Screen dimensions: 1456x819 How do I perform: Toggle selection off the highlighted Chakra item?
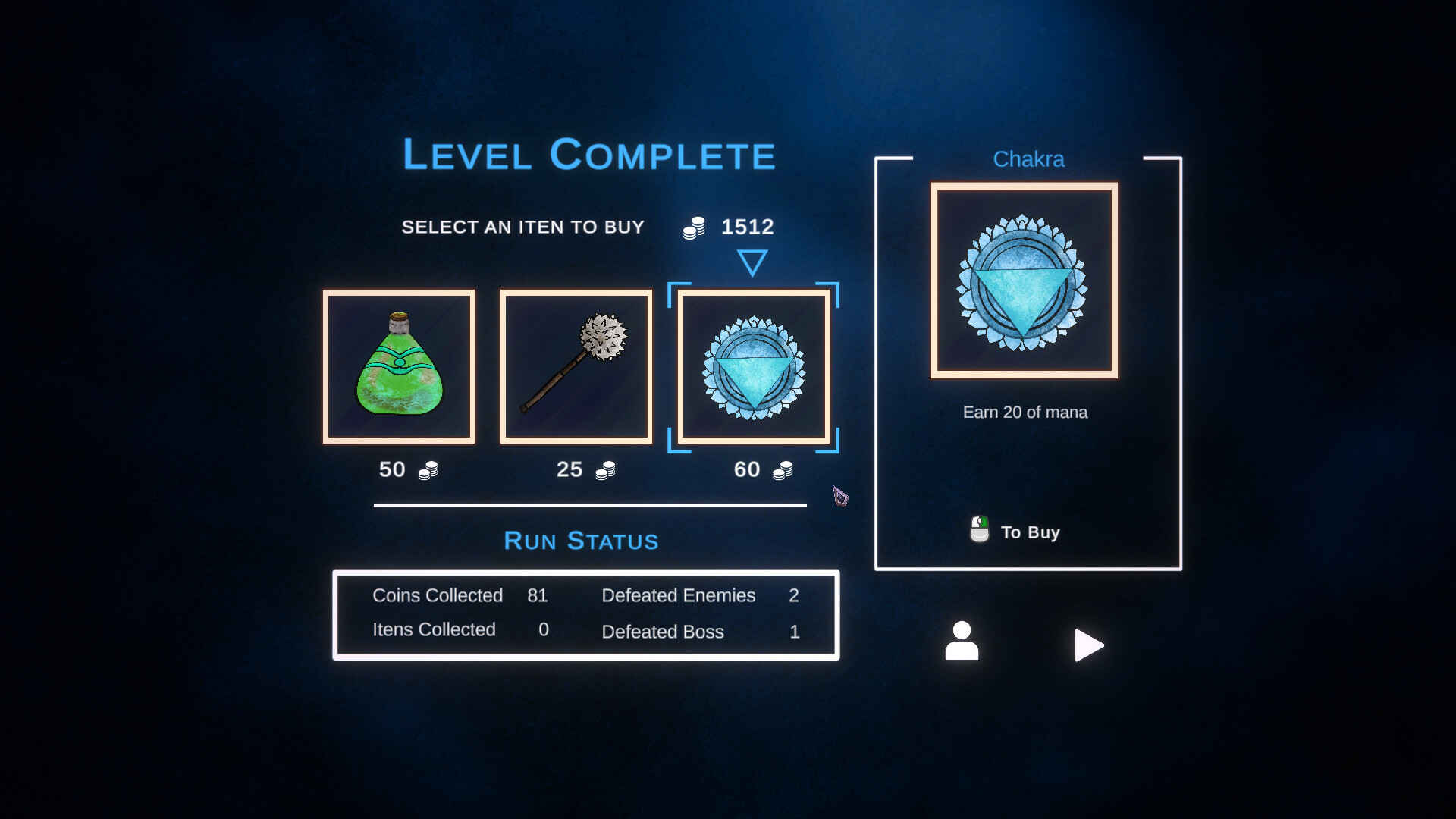[x=753, y=366]
